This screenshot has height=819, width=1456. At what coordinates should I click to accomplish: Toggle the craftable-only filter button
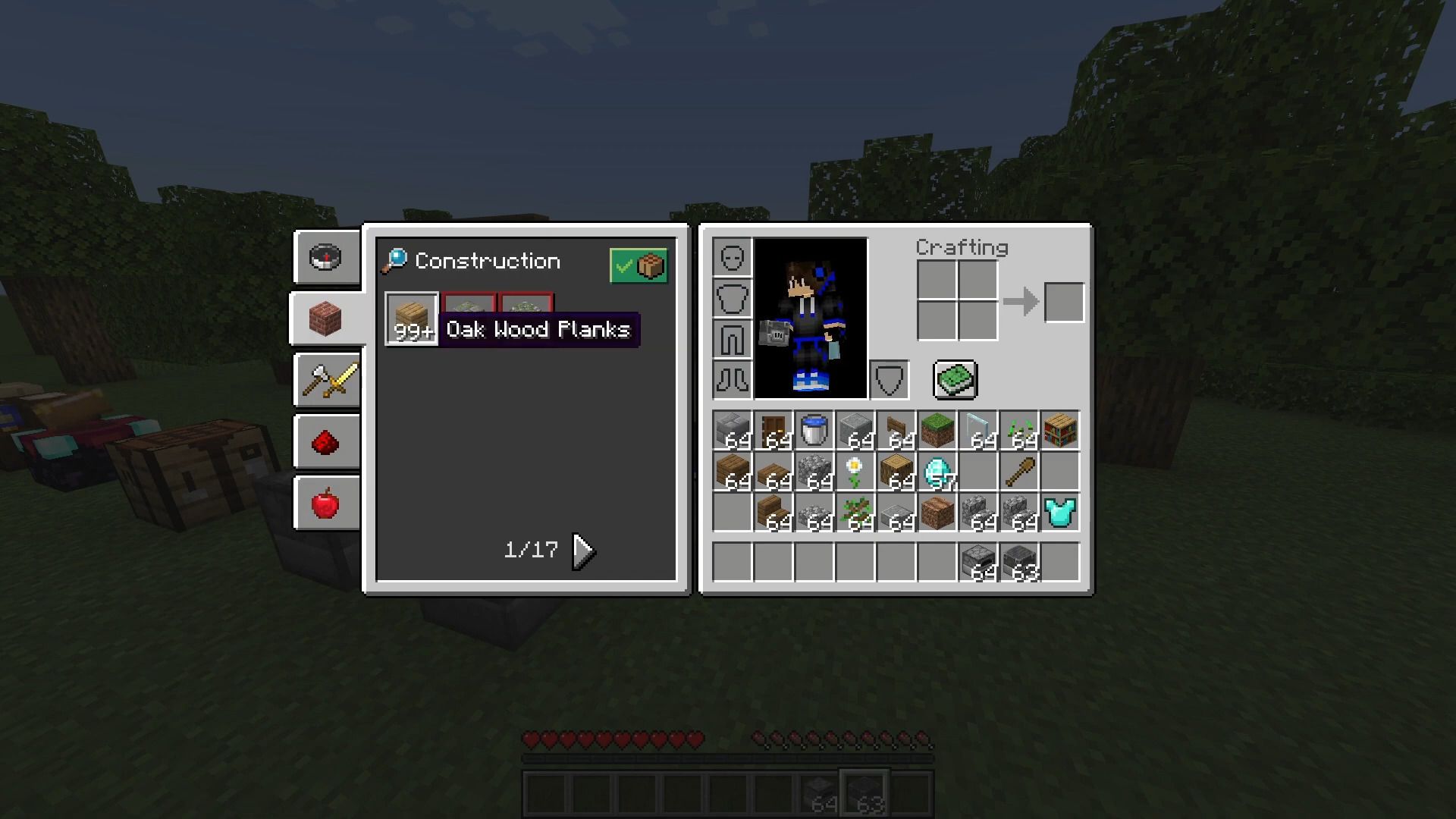click(x=639, y=265)
